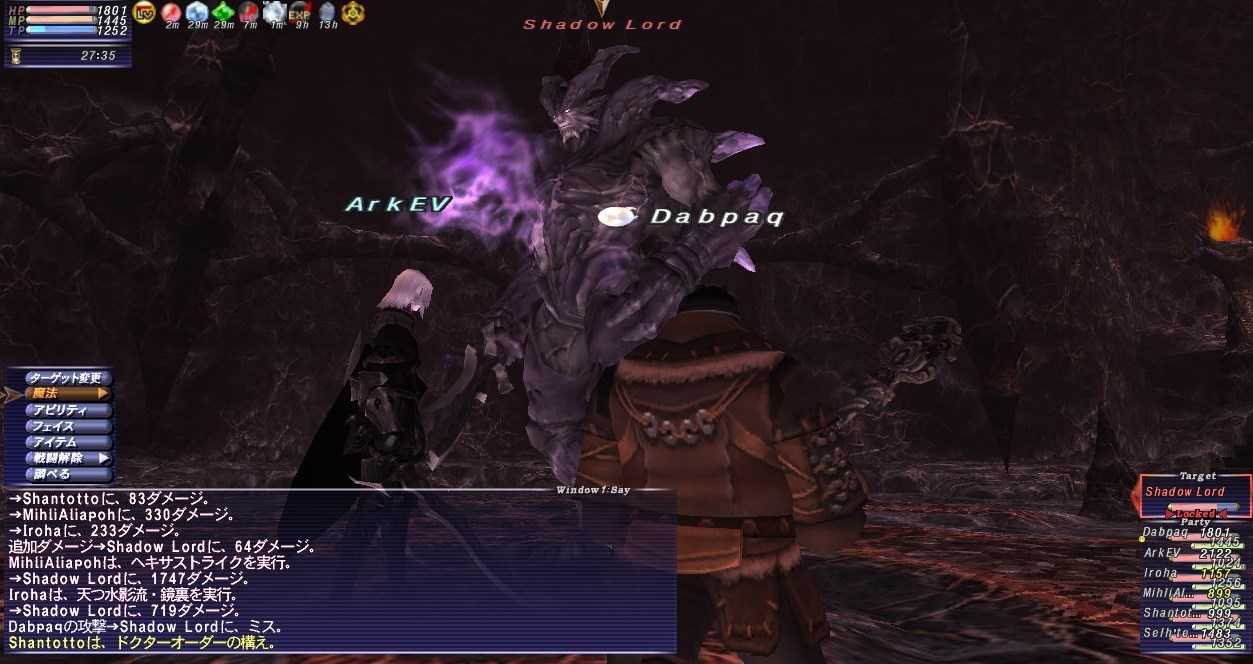This screenshot has width=1253, height=664.
Task: Inspect the green gem status icon
Action: pyautogui.click(x=222, y=13)
